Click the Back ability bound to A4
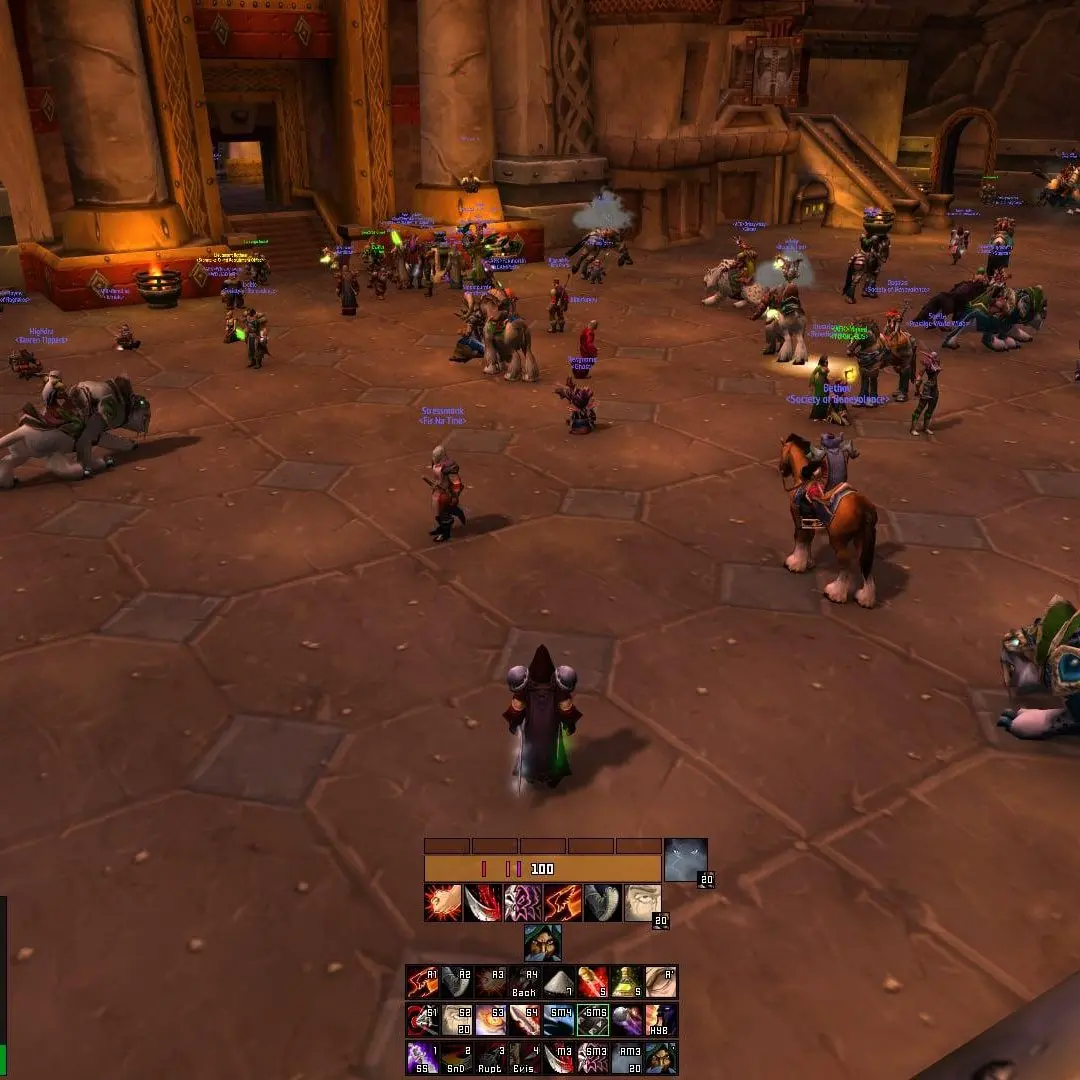 click(525, 982)
